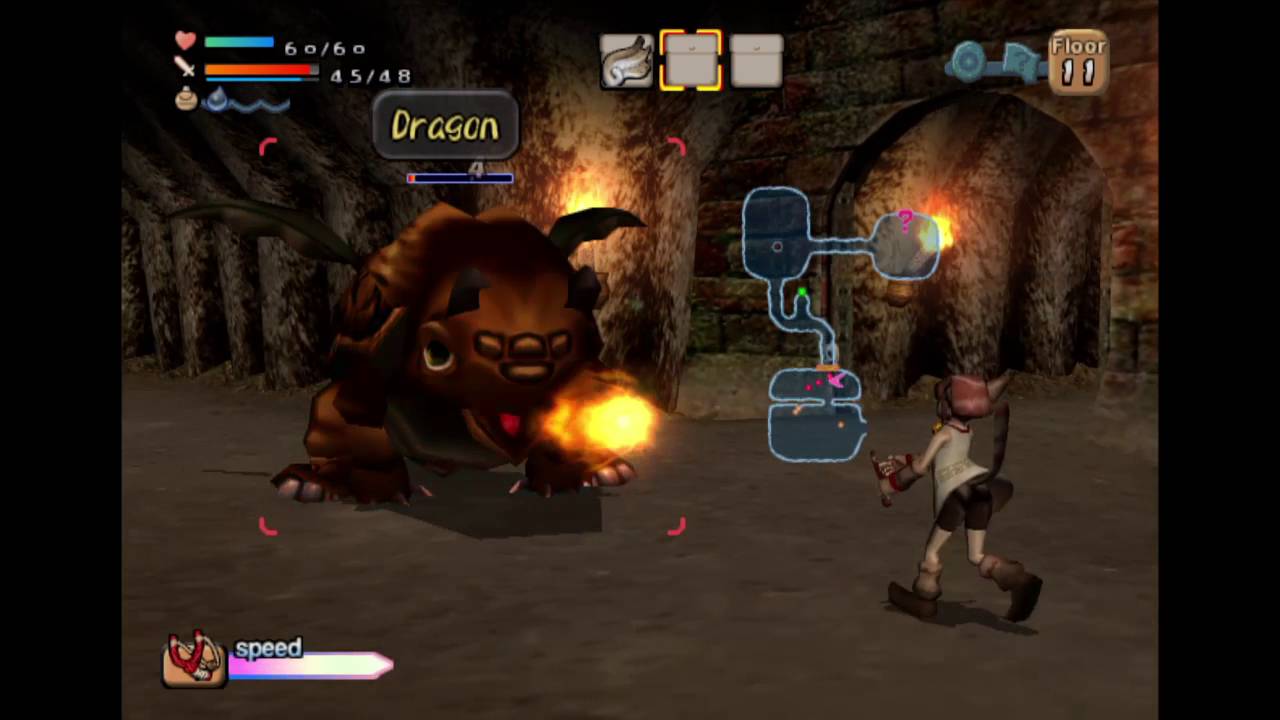
Task: Select the pink question mark map marker
Action: click(x=905, y=220)
